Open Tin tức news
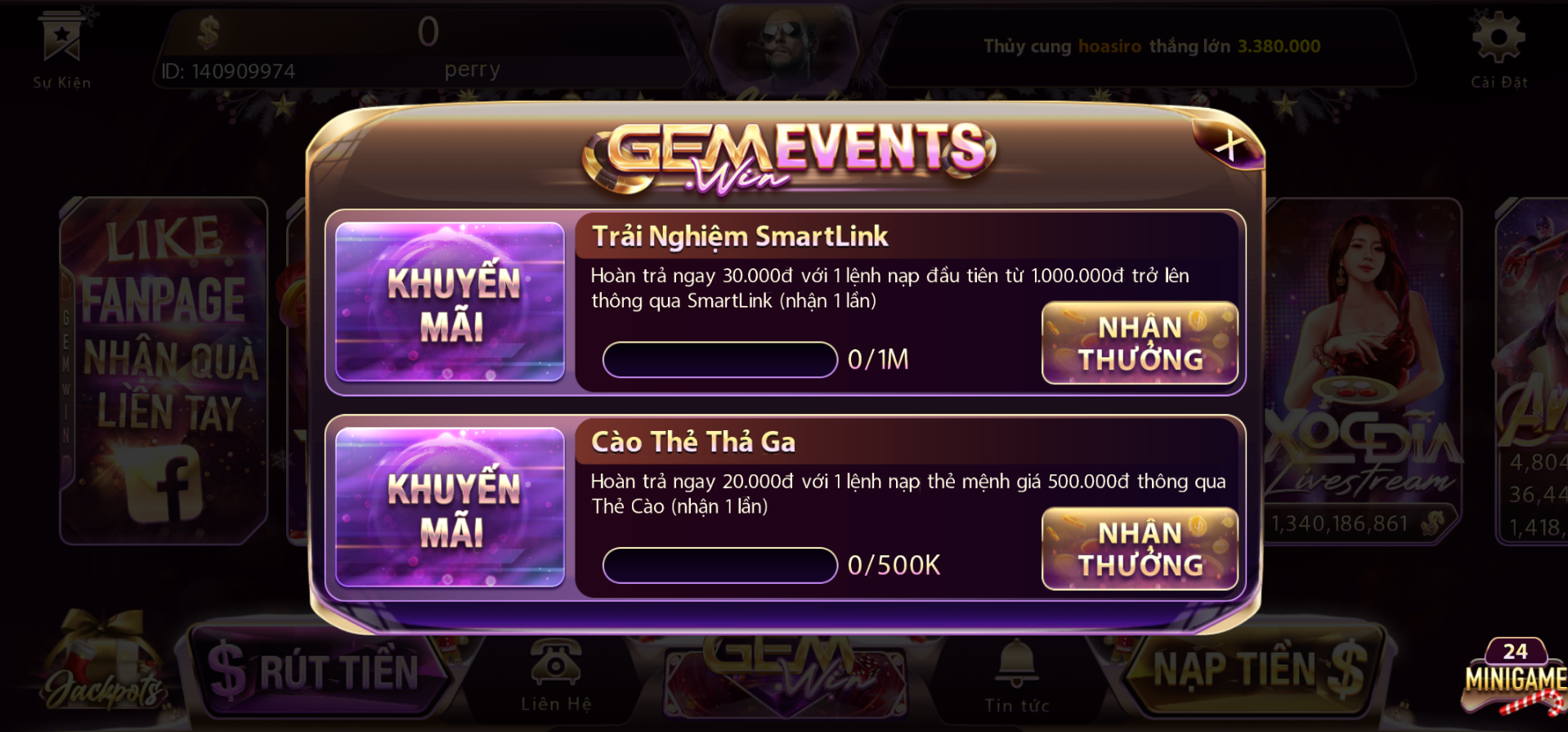 point(1017,676)
